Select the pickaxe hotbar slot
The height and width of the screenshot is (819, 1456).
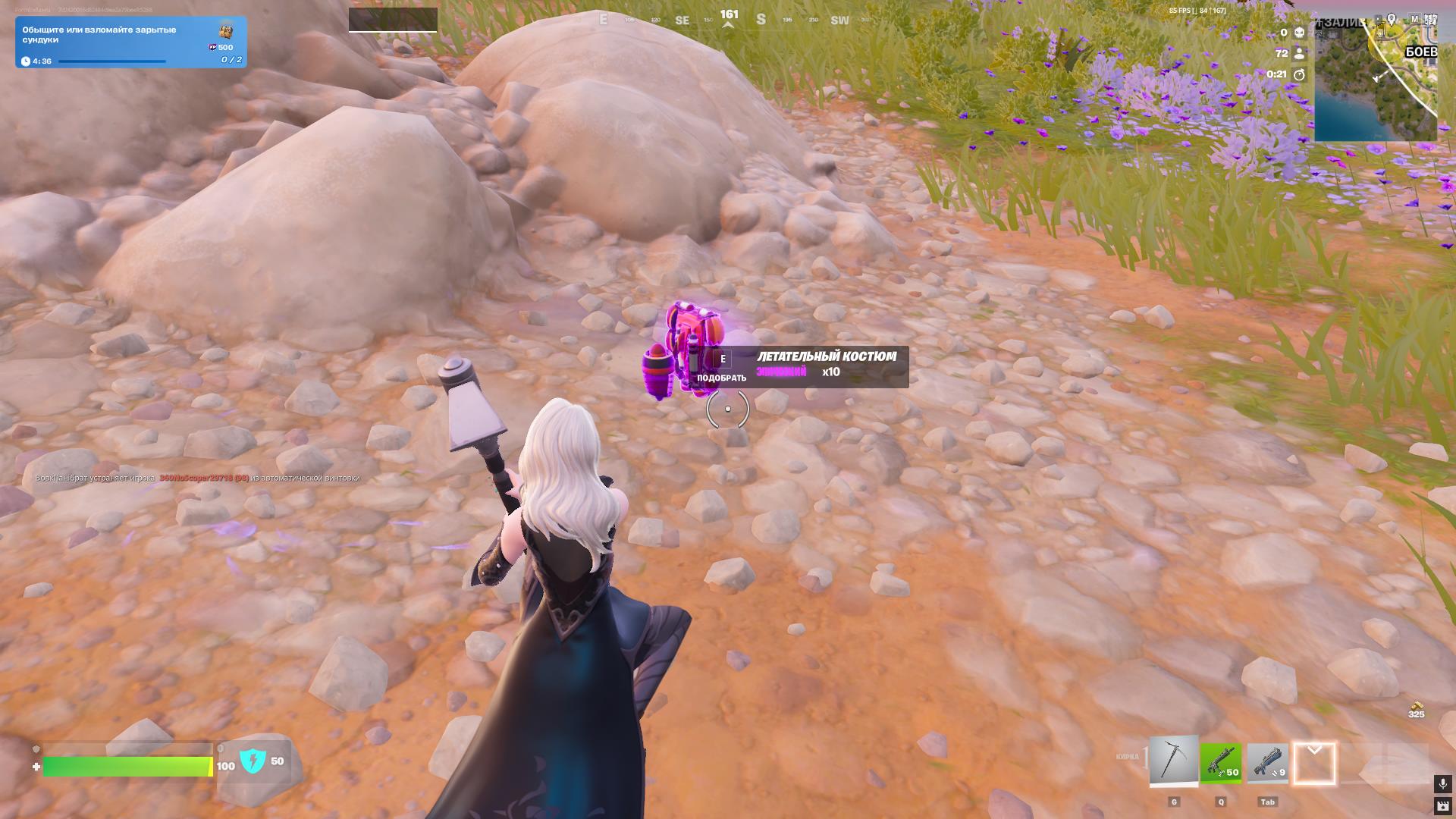point(1173,761)
